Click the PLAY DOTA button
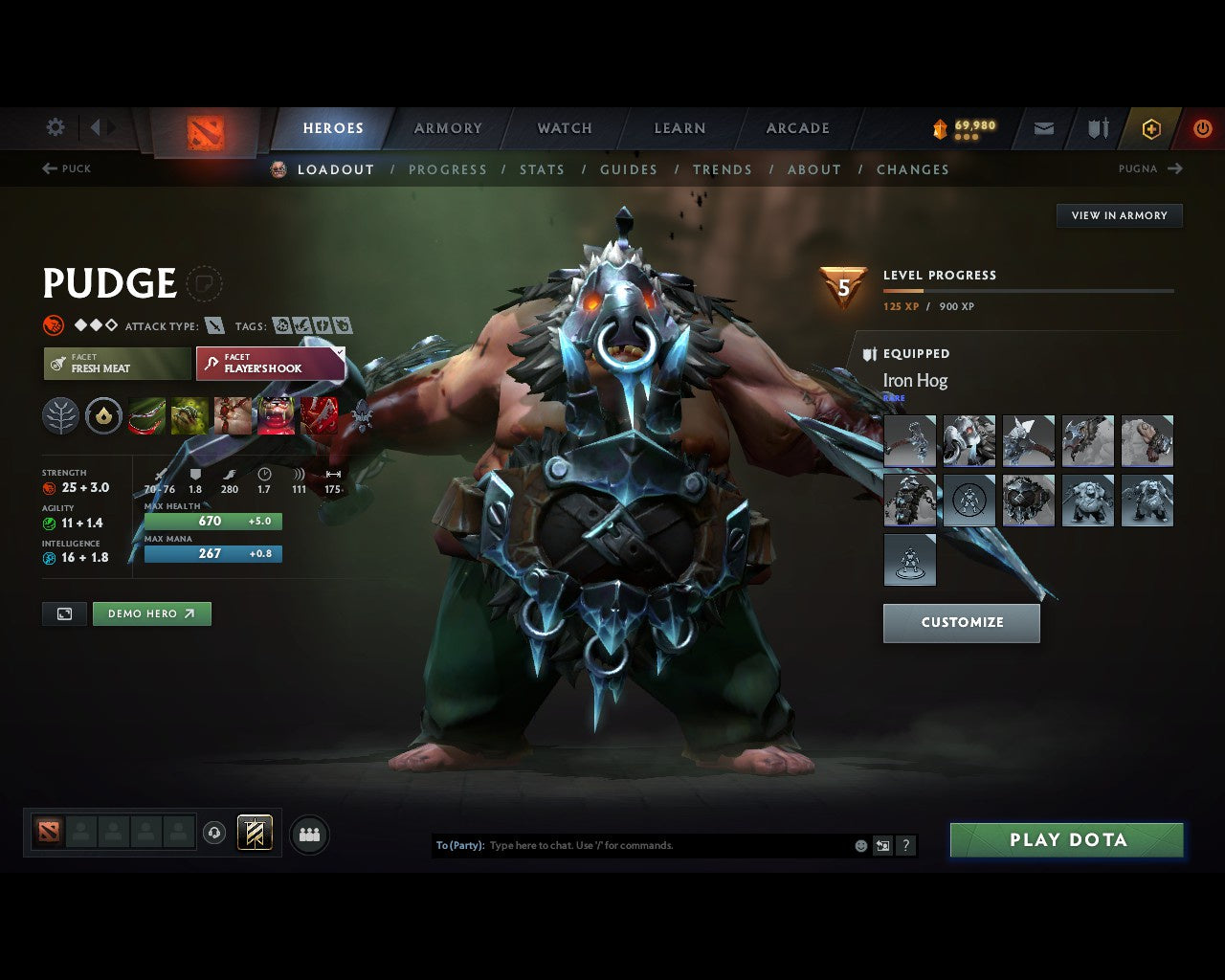1225x980 pixels. 1066,839
